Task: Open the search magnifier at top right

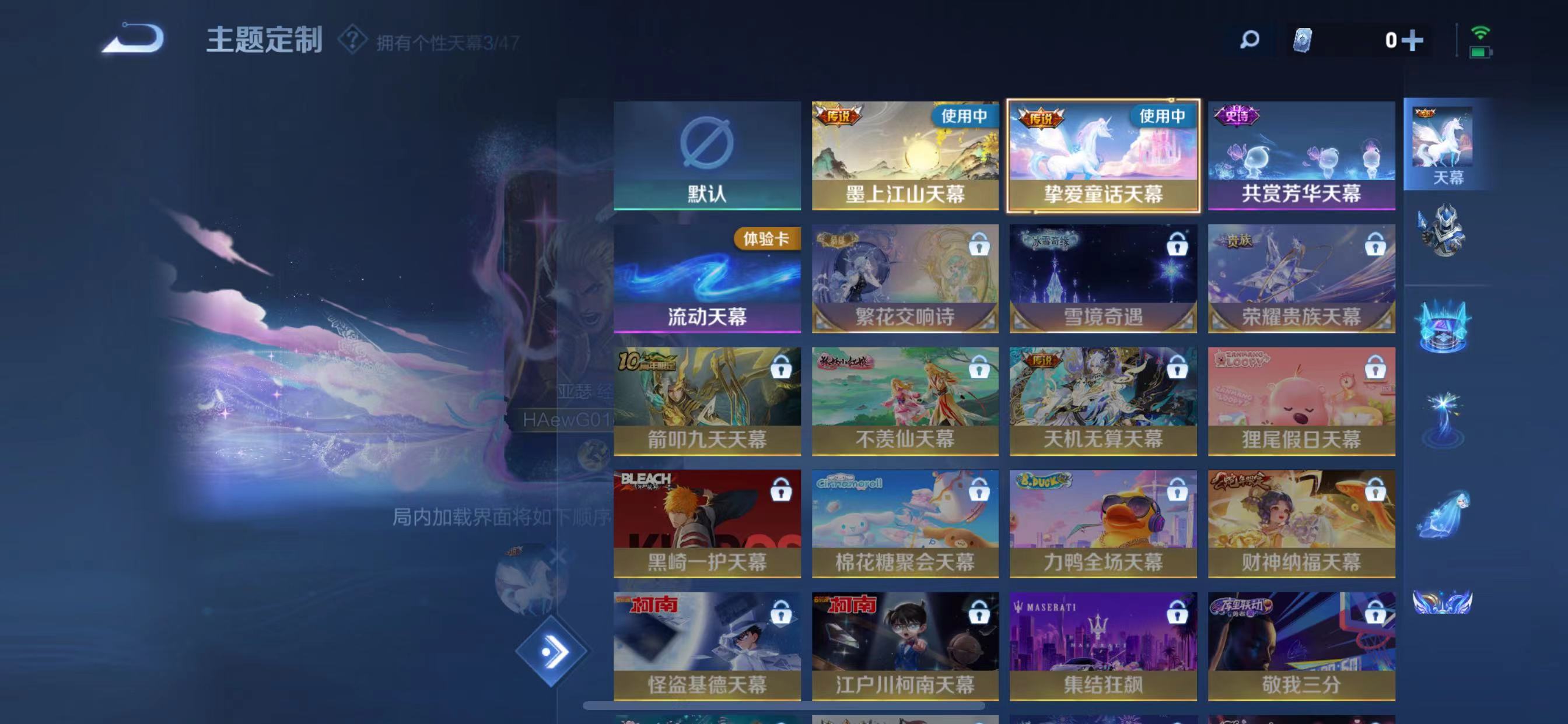Action: [x=1249, y=40]
